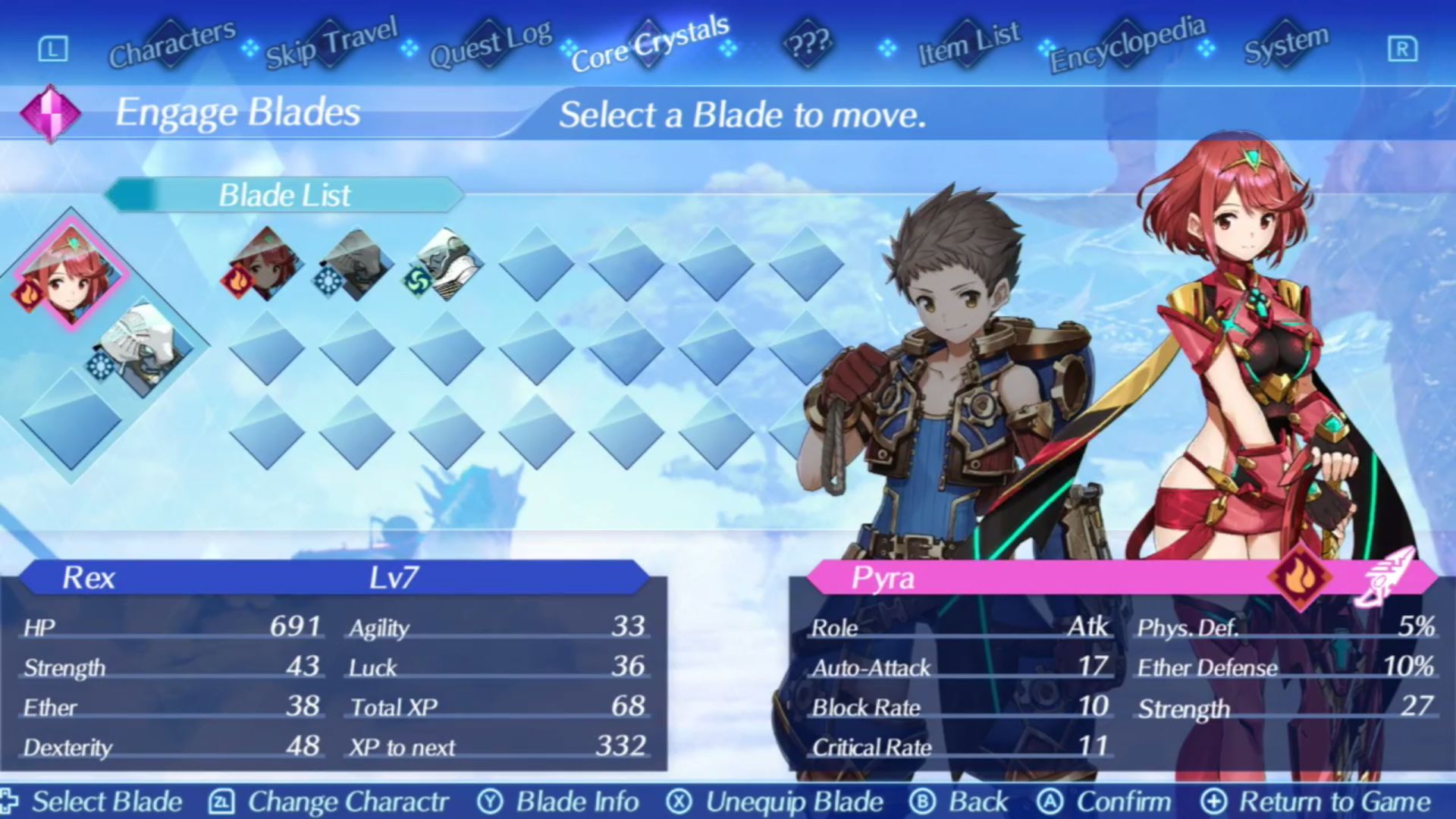Choose Rex's empty engaged blade slot
Image resolution: width=1456 pixels, height=819 pixels.
coord(71,419)
